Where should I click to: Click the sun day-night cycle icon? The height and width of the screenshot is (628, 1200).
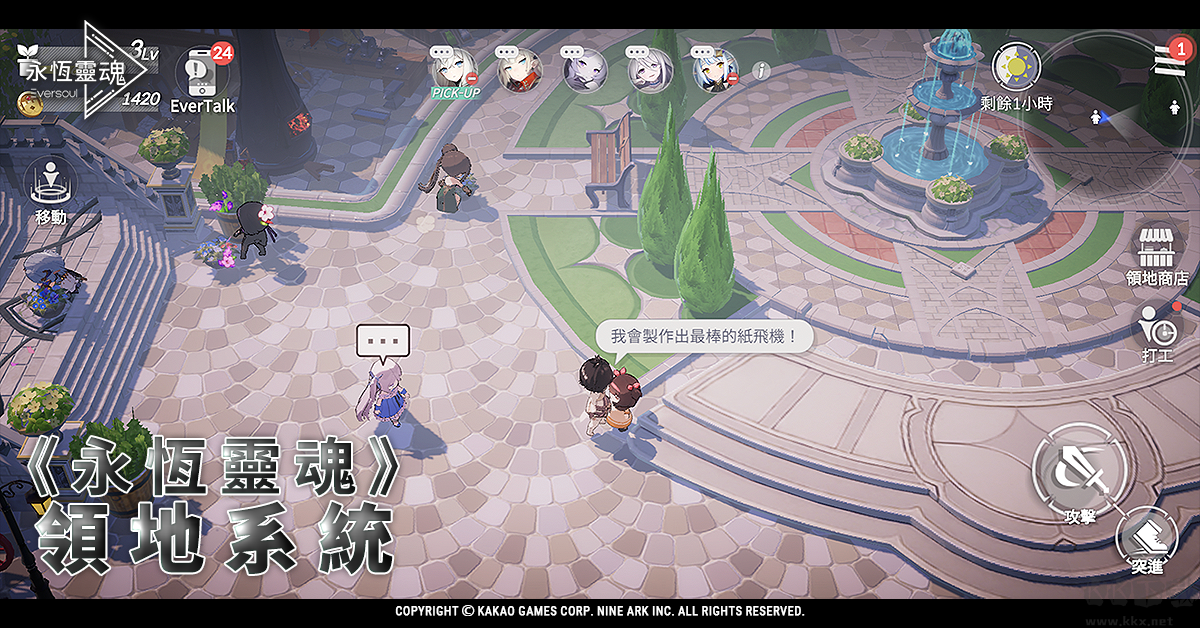(1016, 68)
